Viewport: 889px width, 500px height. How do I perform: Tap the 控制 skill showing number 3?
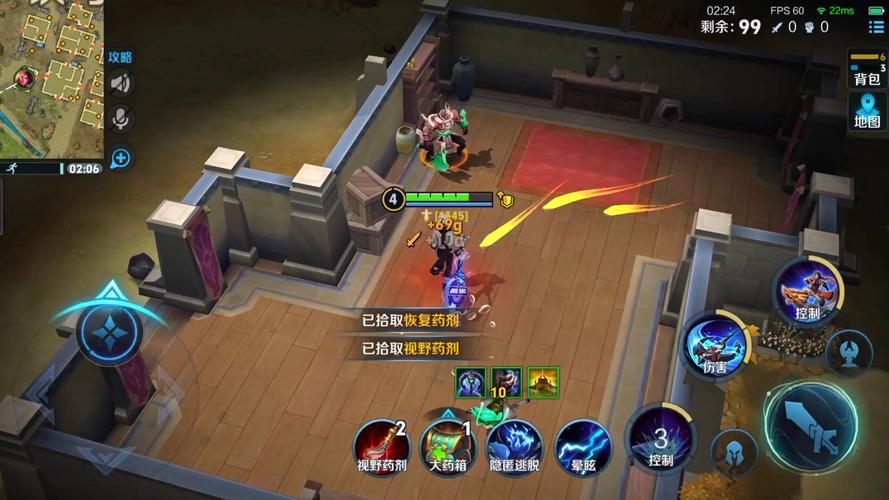[x=661, y=438]
